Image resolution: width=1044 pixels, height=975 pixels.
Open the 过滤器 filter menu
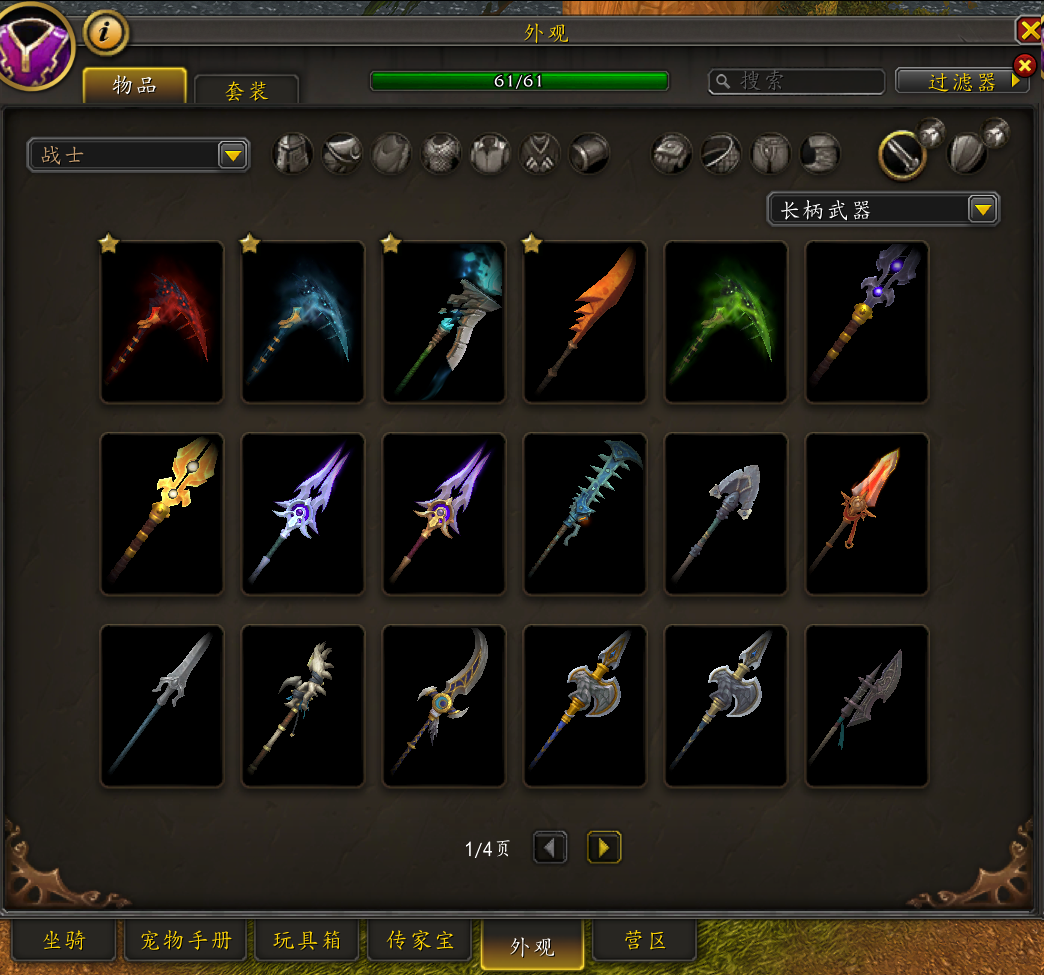962,82
